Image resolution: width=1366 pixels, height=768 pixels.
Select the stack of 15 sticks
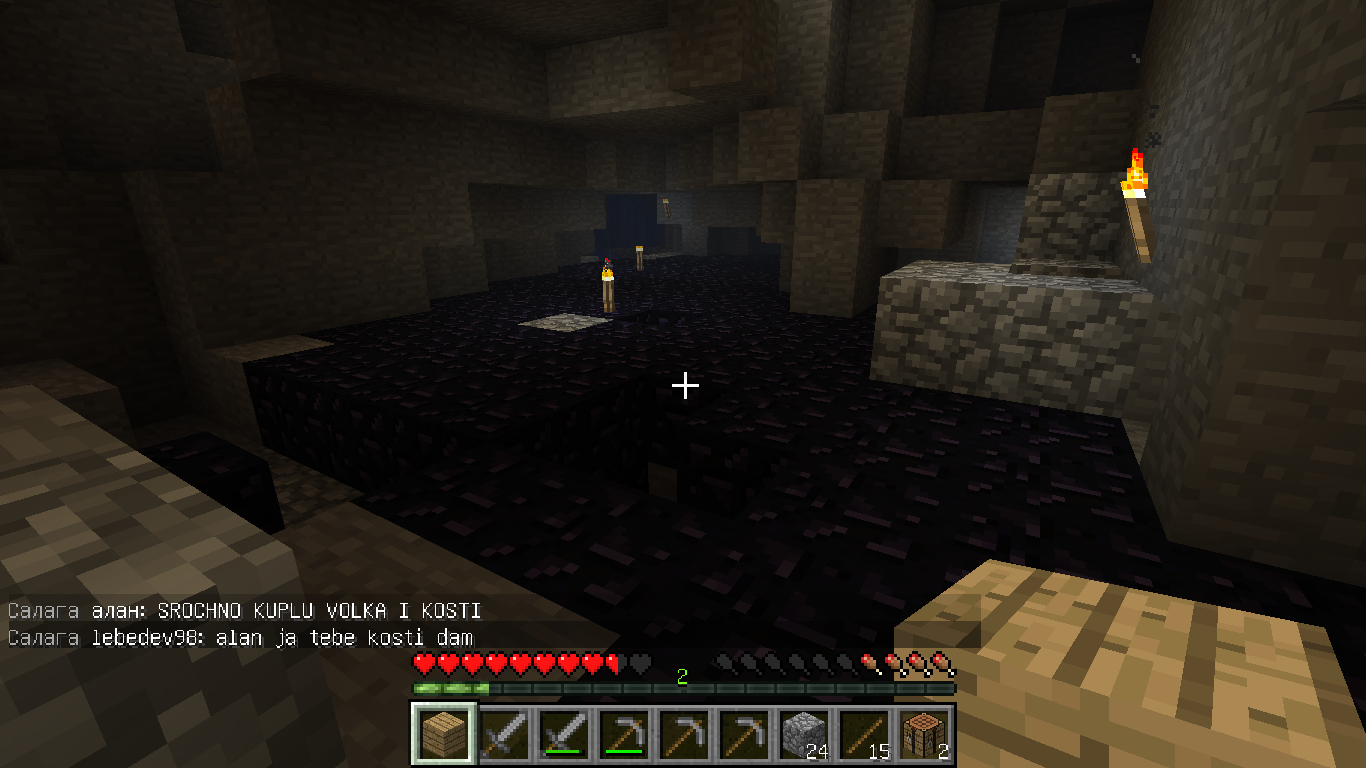click(863, 735)
